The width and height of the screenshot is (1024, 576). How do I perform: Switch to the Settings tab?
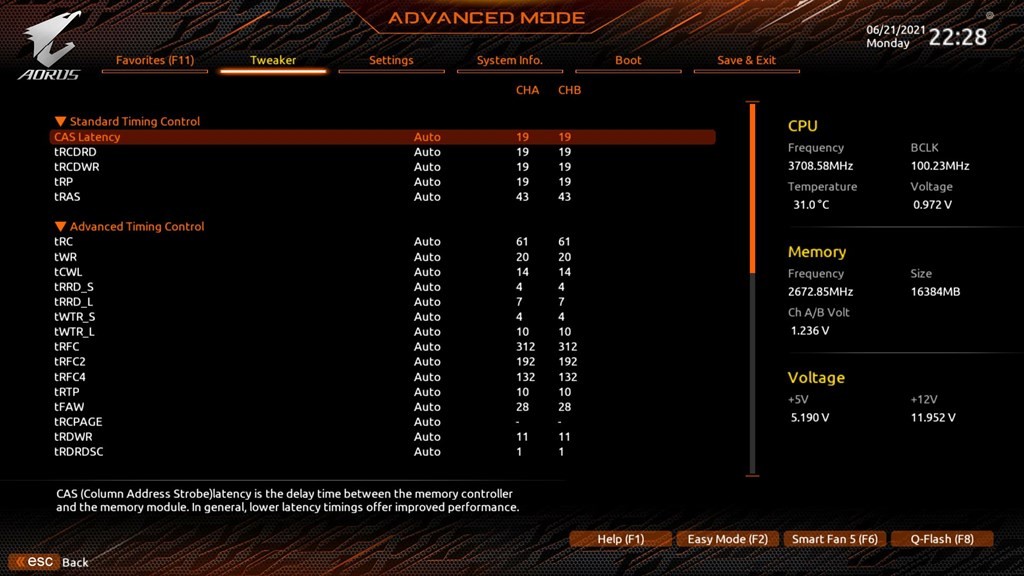[391, 60]
